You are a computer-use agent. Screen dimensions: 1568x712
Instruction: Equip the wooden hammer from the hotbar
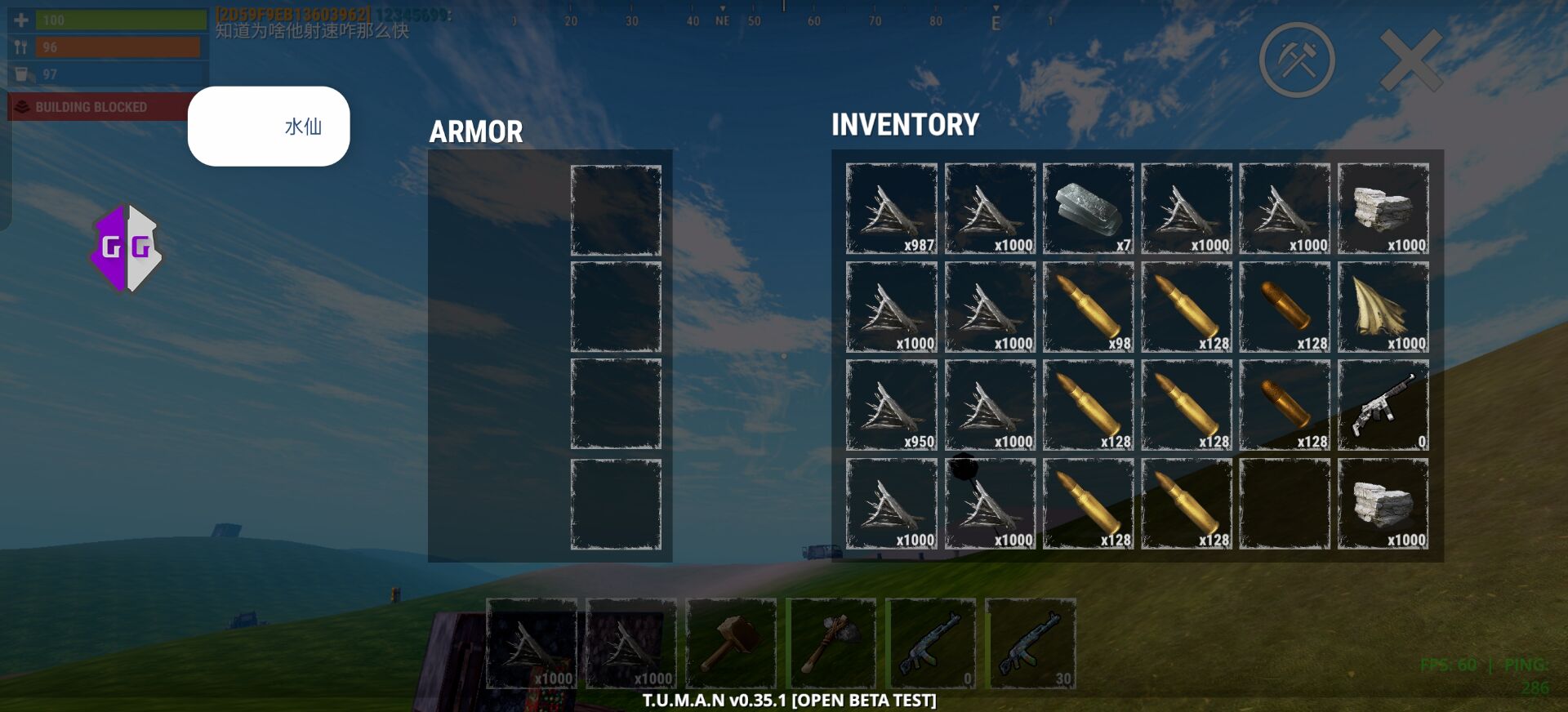click(731, 643)
